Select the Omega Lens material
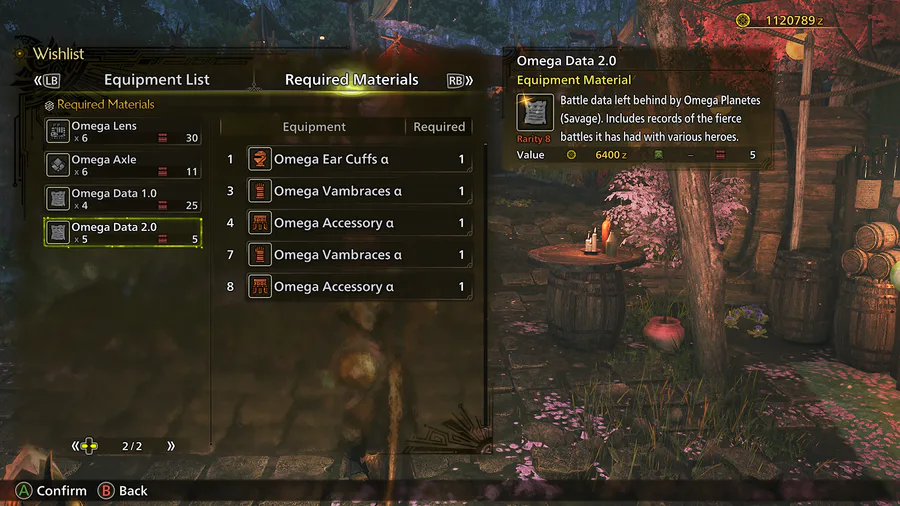This screenshot has width=900, height=506. tap(123, 132)
